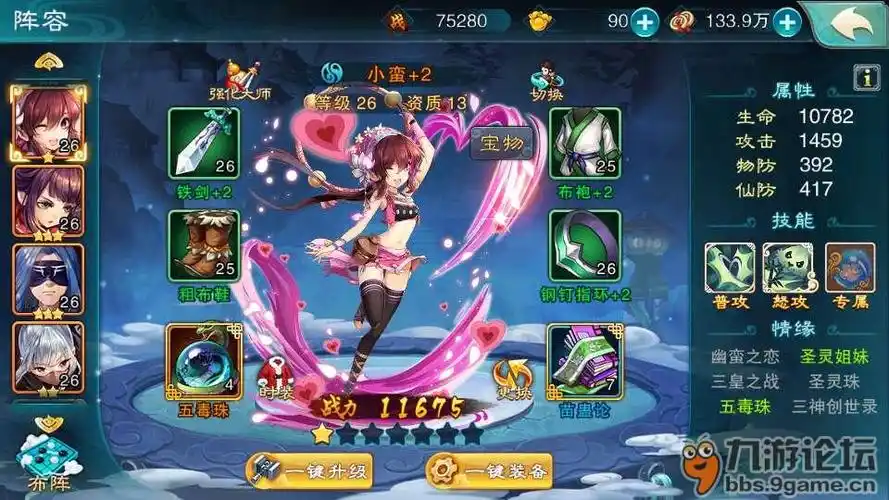This screenshot has width=889, height=500.
Task: Tap the 一键装备 one-key equip button
Action: pyautogui.click(x=490, y=470)
